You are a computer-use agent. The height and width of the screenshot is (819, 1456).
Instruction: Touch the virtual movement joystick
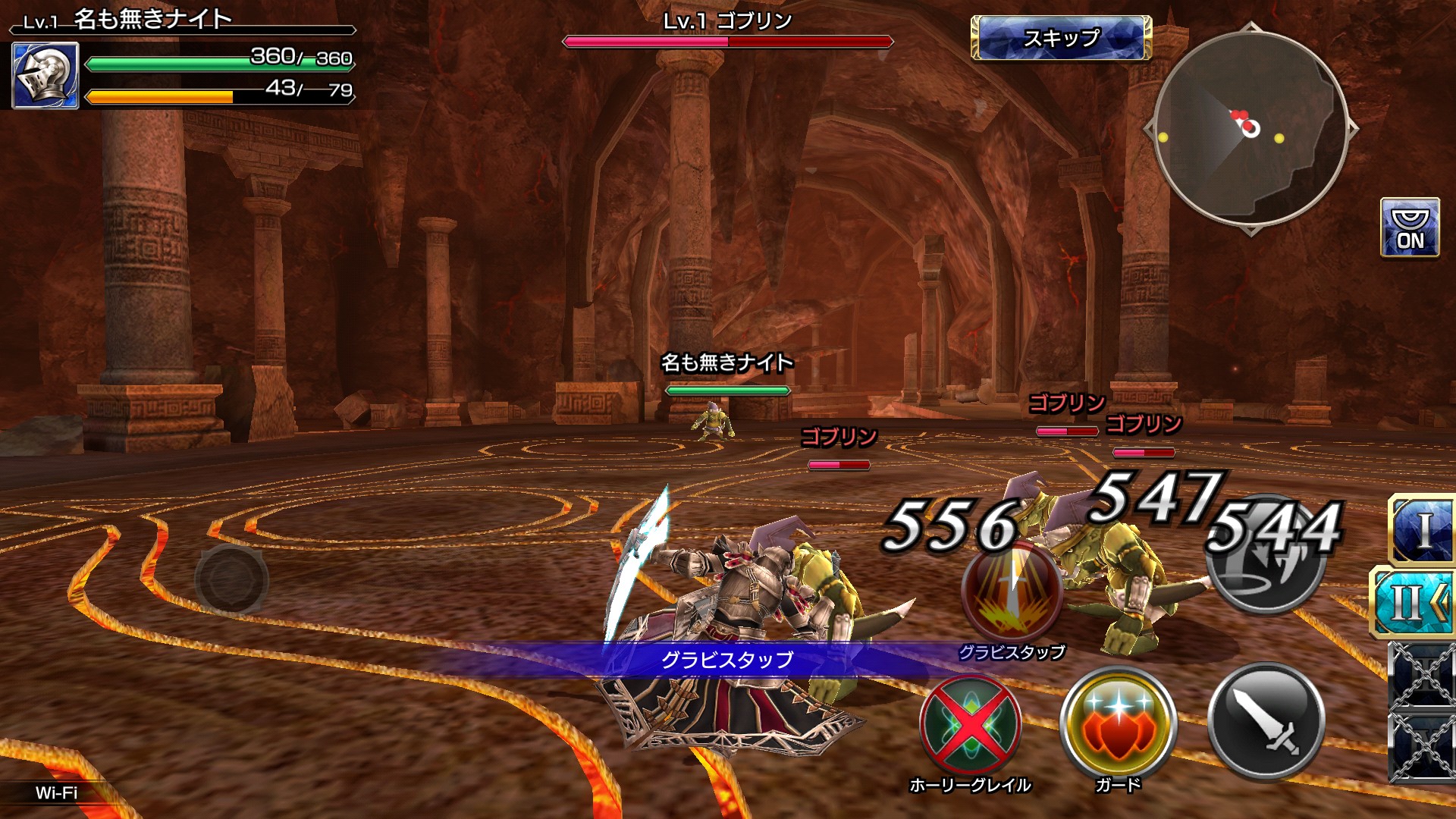pos(231,580)
